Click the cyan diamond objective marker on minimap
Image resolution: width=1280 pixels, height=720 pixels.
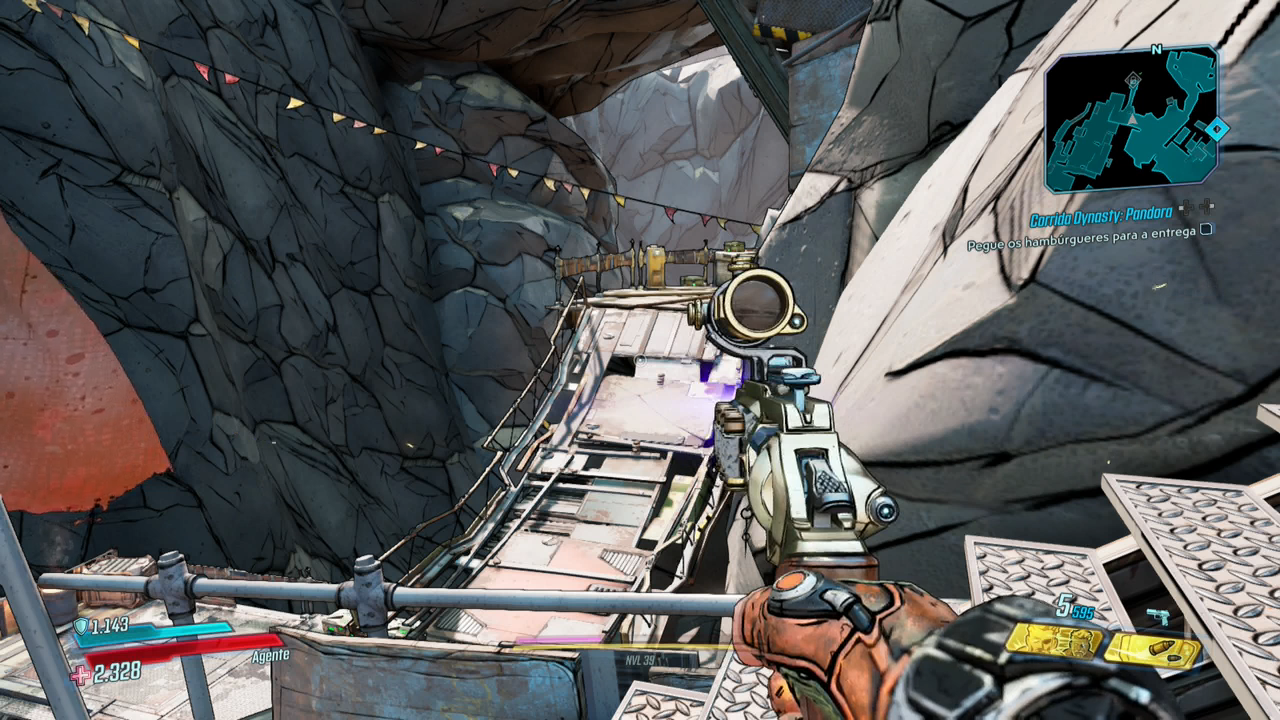pos(1216,128)
